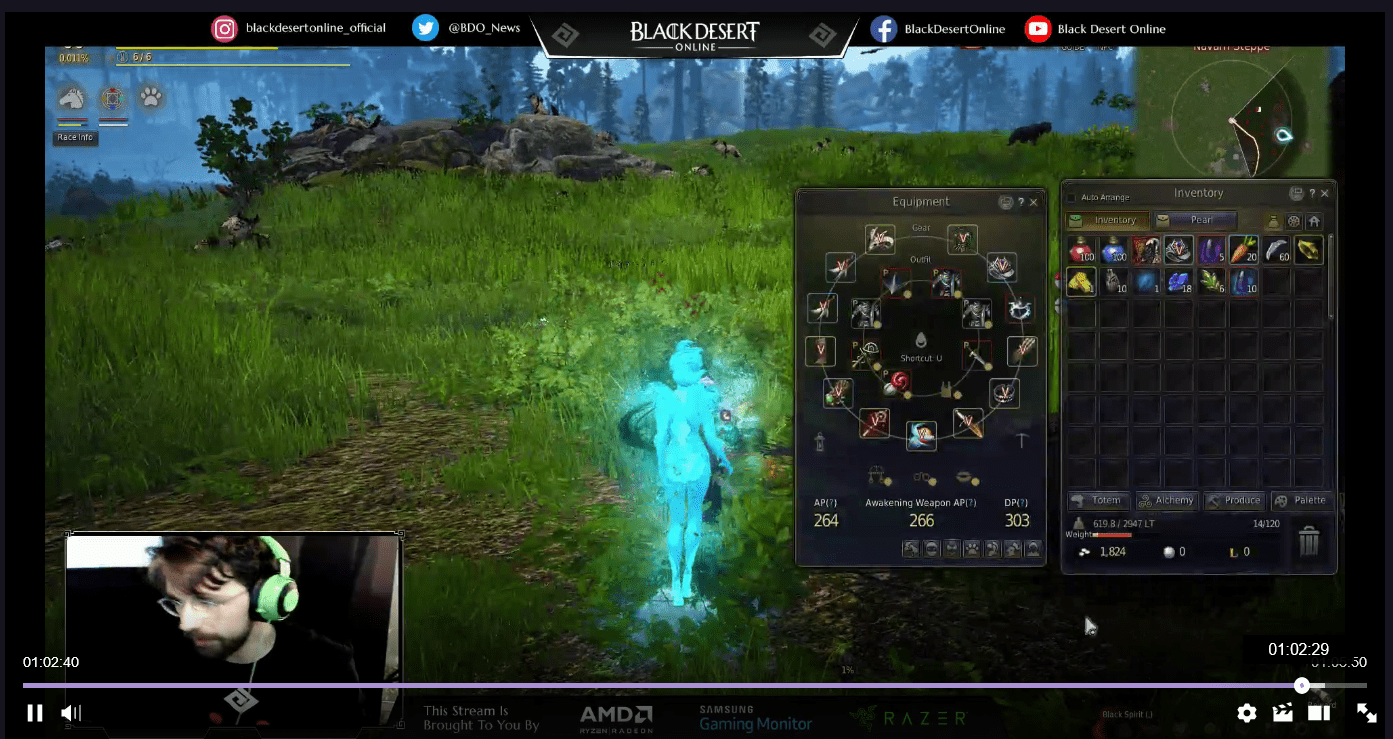Viewport: 1393px width, 739px height.
Task: Open the Produce crafting option
Action: [x=1234, y=500]
